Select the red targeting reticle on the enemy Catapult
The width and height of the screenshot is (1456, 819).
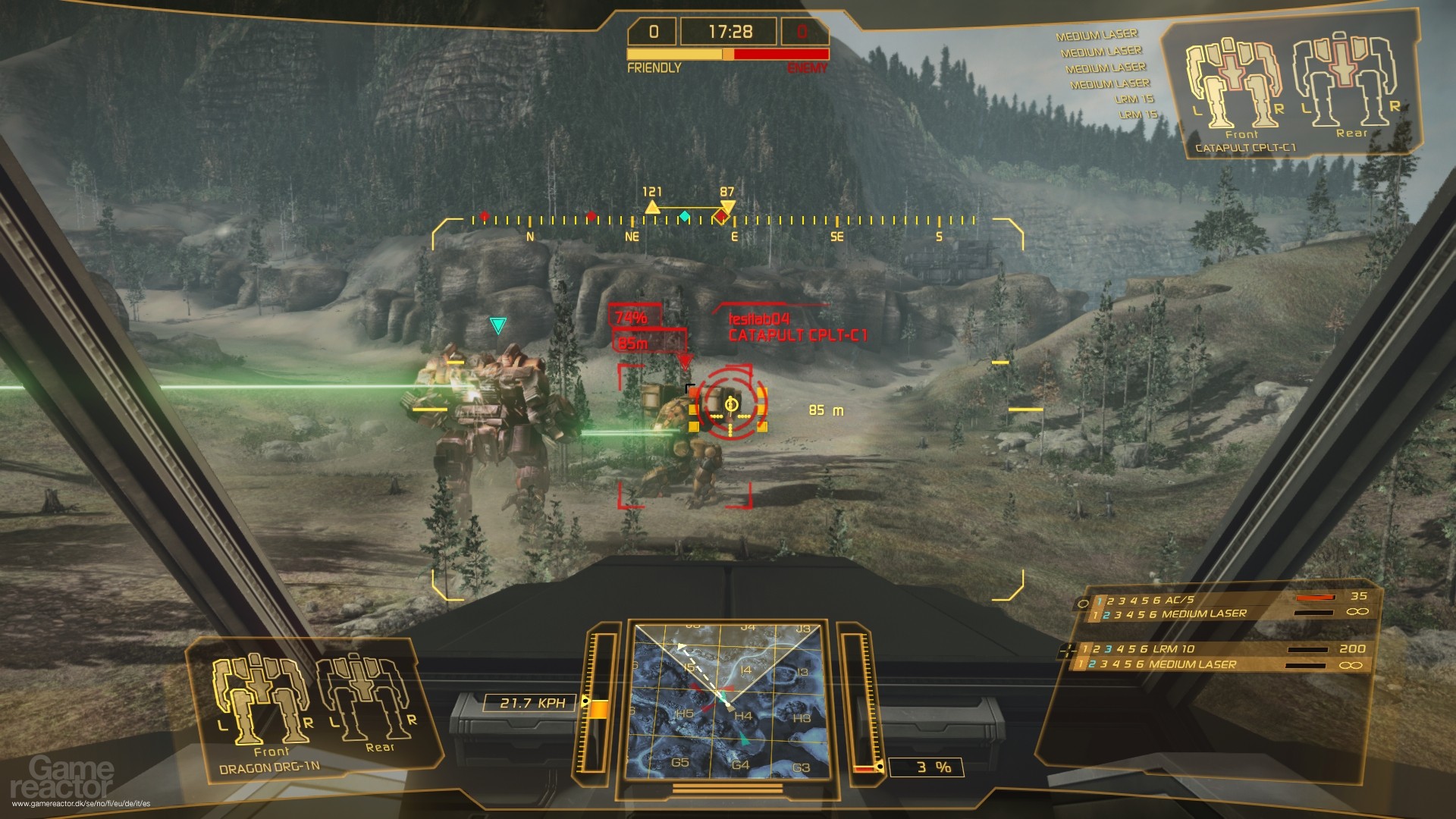(730, 404)
